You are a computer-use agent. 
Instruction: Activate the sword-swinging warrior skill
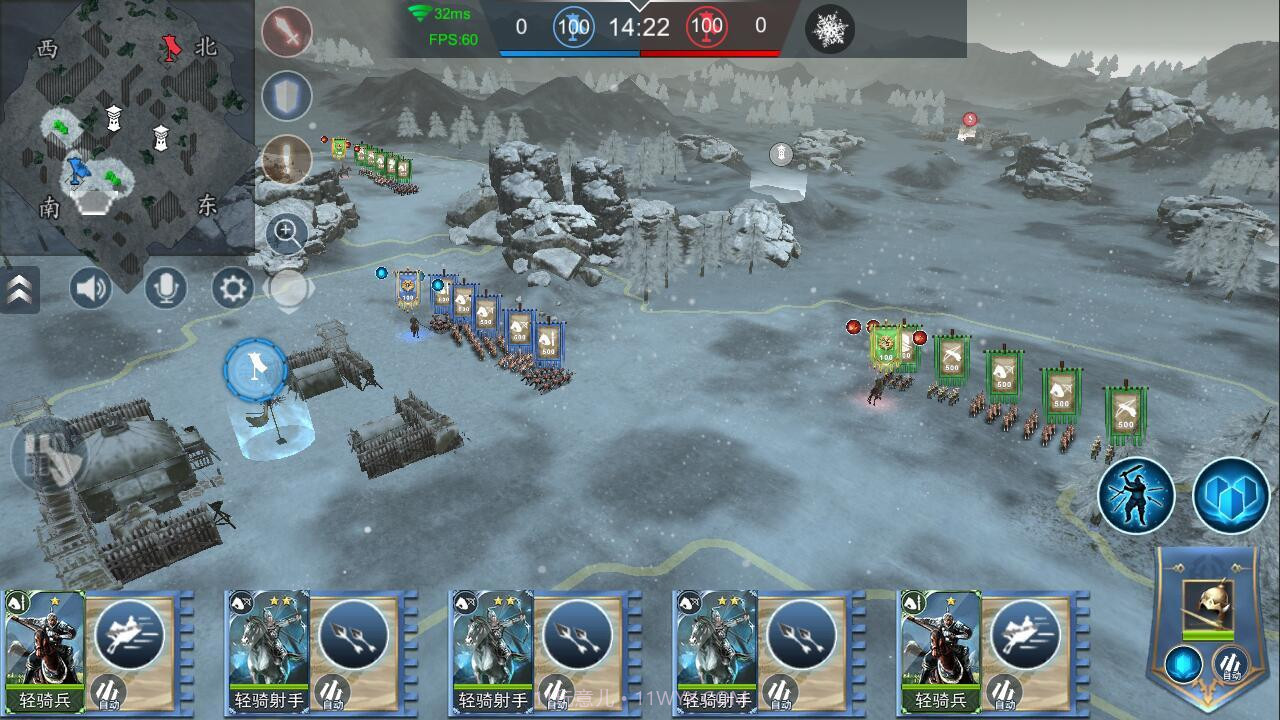coord(1136,495)
